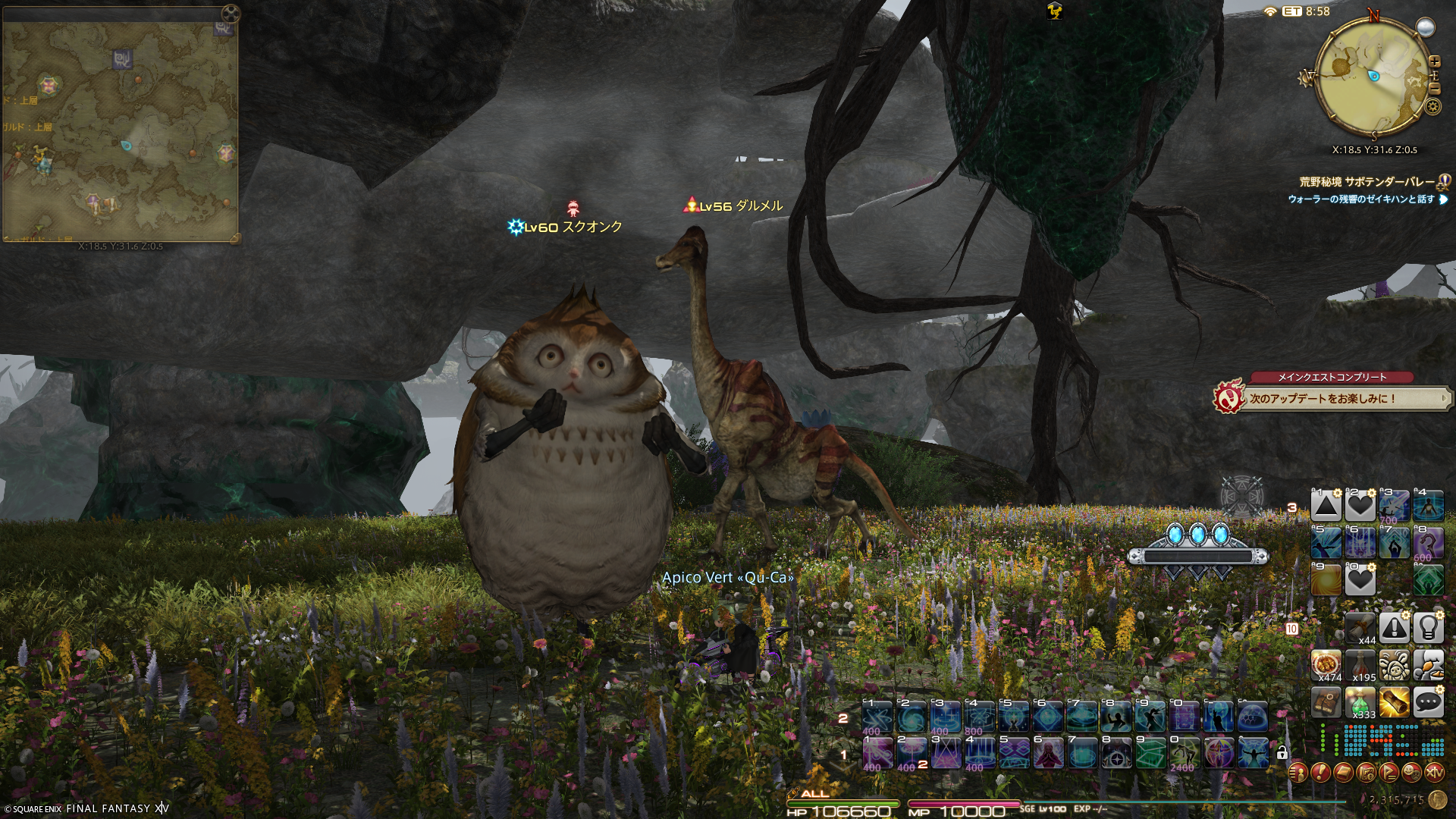Activate the exclamation triangle macro

(1394, 628)
